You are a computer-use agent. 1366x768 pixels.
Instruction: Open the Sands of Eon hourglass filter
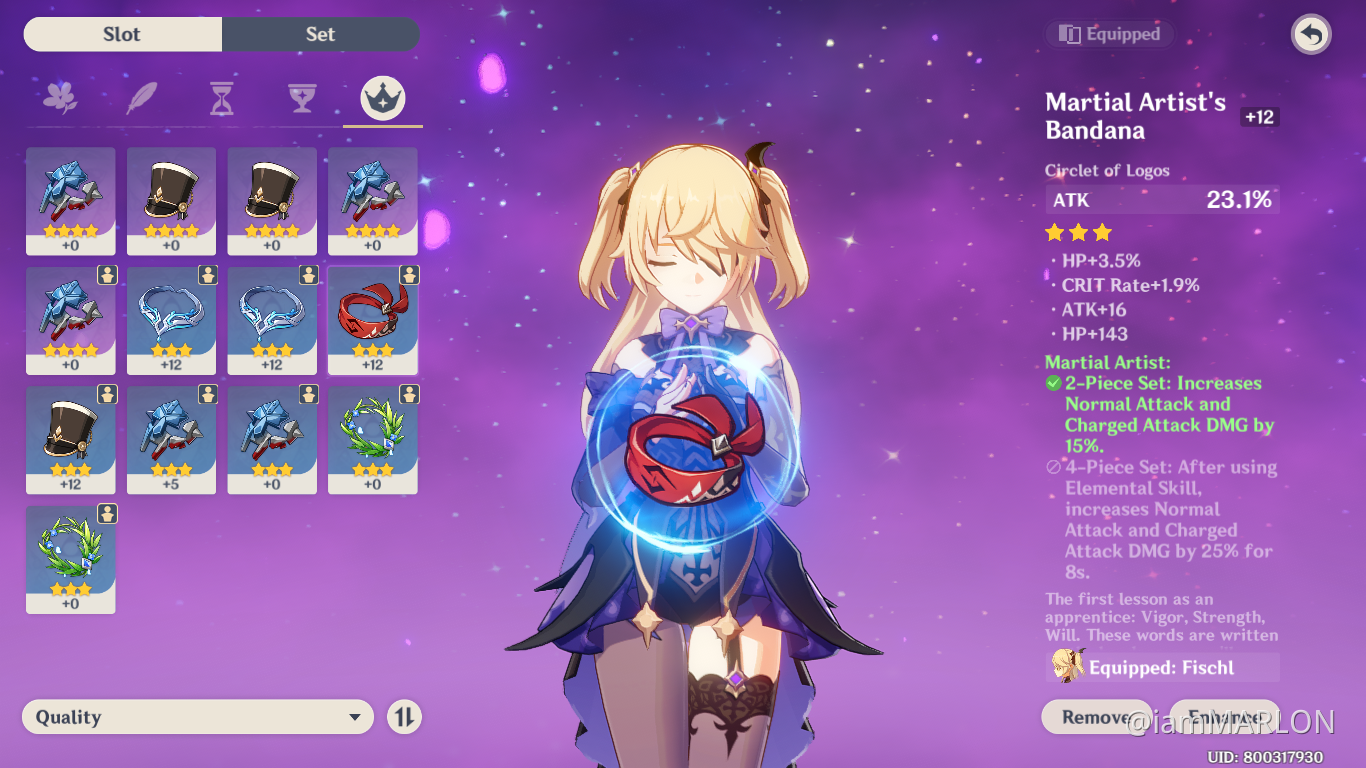click(x=222, y=96)
